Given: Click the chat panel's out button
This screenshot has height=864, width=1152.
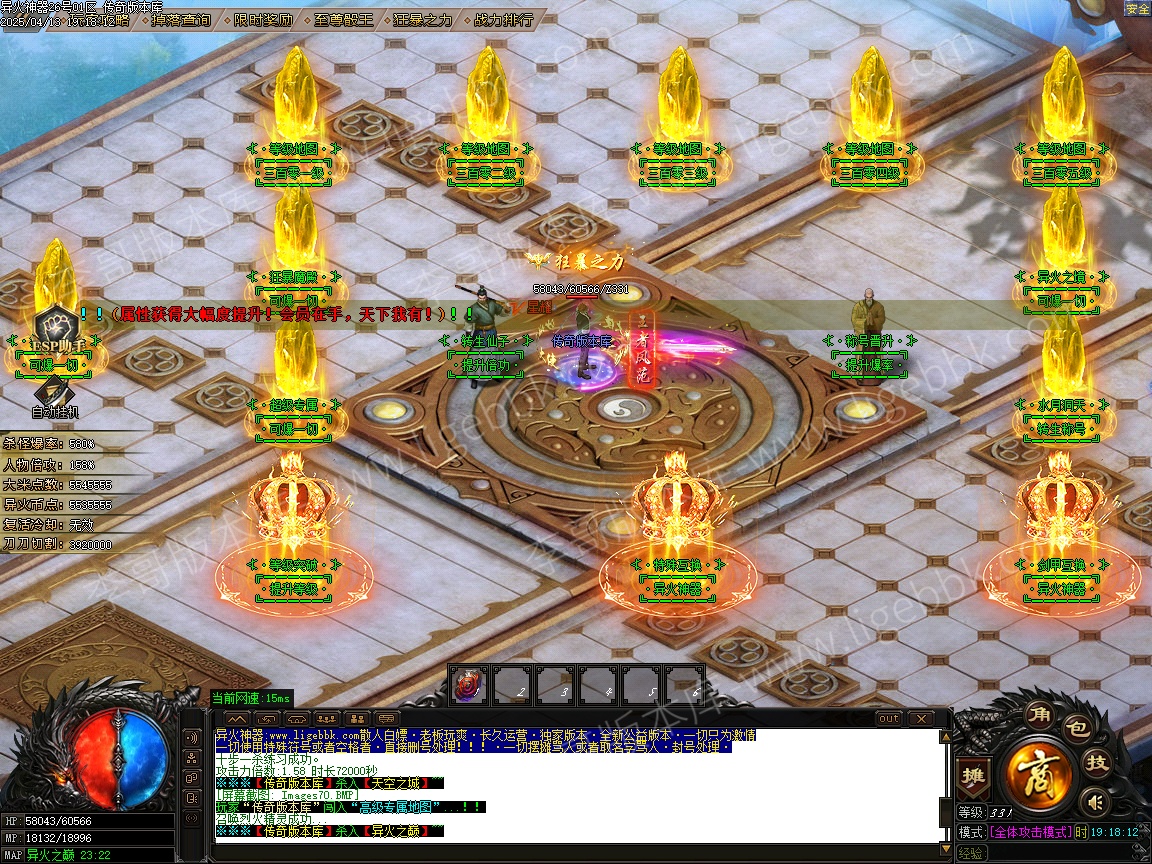Looking at the screenshot, I should tap(888, 719).
